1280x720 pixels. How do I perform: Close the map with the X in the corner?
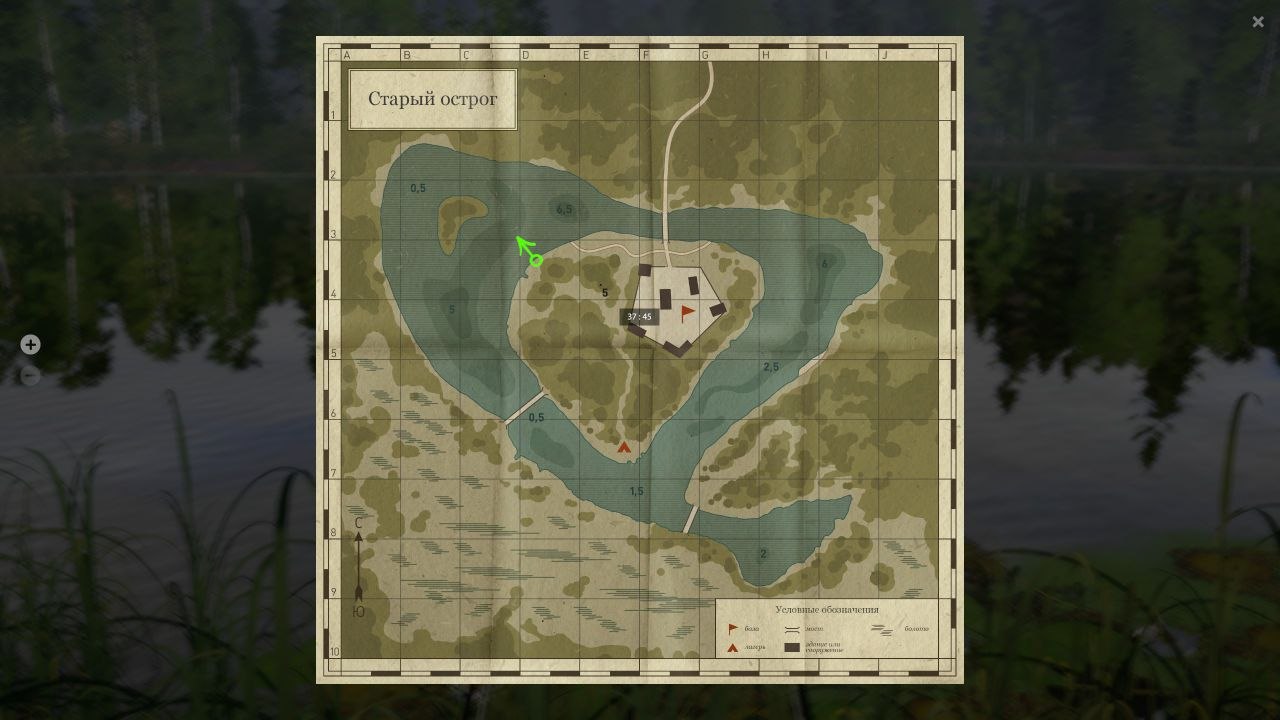1257,21
